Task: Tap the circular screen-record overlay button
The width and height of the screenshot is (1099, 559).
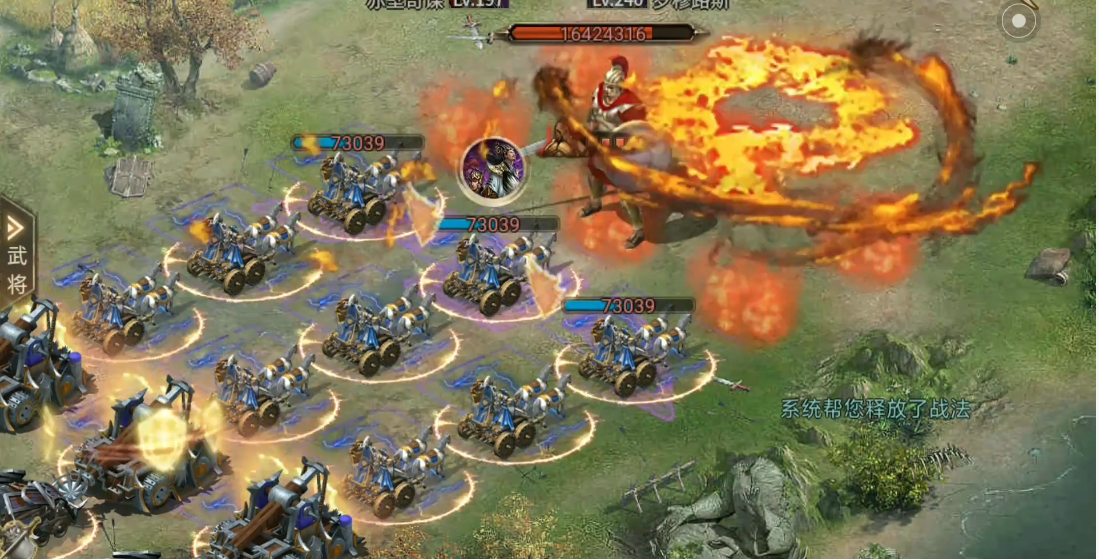Action: 1019,21
